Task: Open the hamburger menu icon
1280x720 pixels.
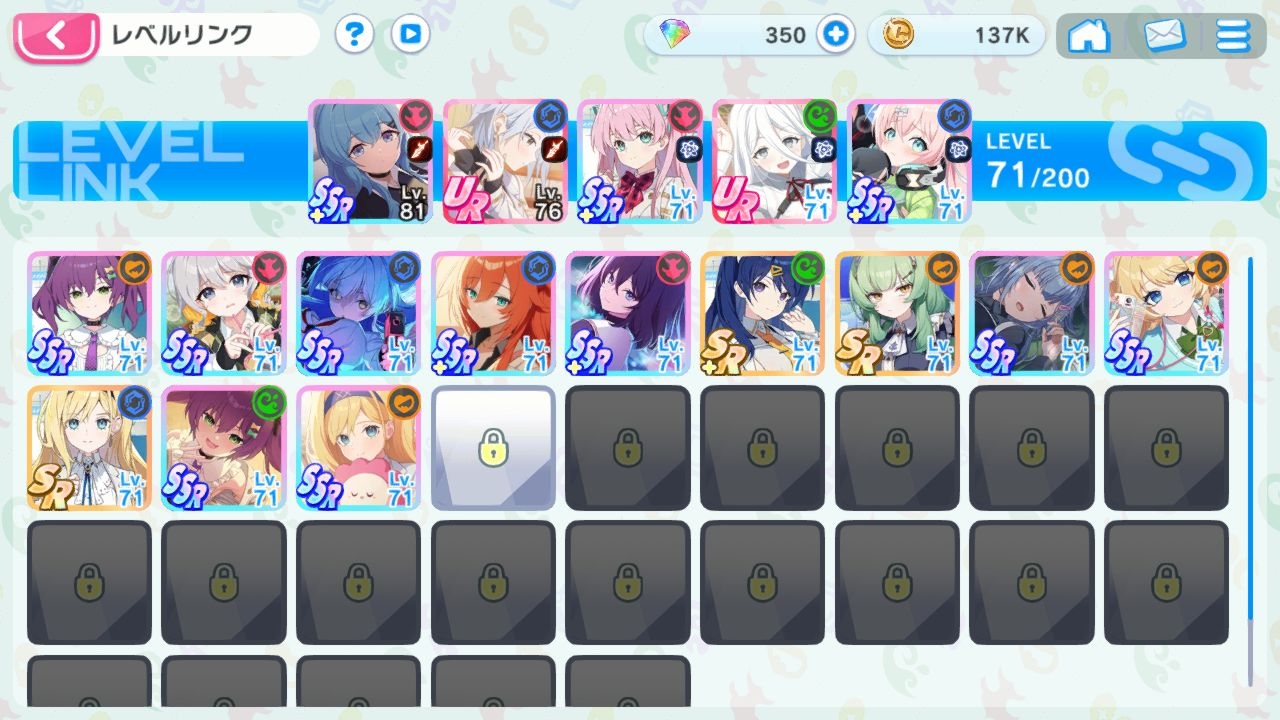Action: (x=1232, y=35)
